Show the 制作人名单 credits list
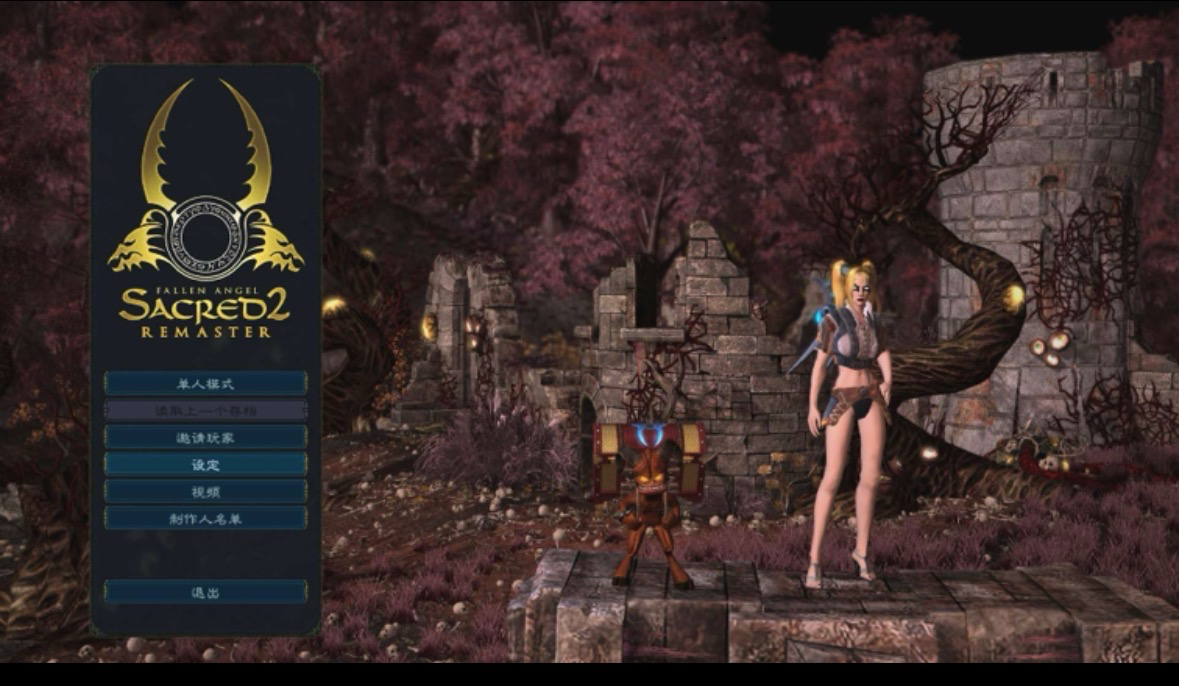Image resolution: width=1179 pixels, height=686 pixels. [205, 518]
